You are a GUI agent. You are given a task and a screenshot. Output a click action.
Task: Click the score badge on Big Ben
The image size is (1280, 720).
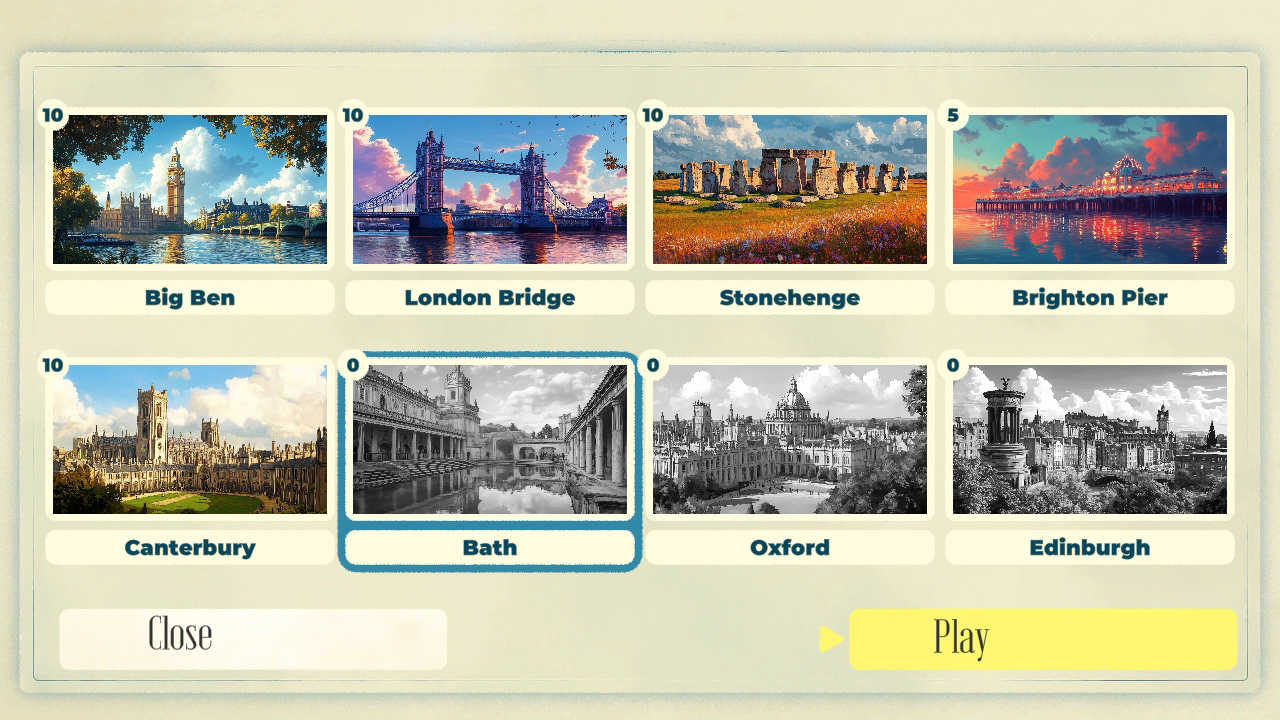coord(55,115)
